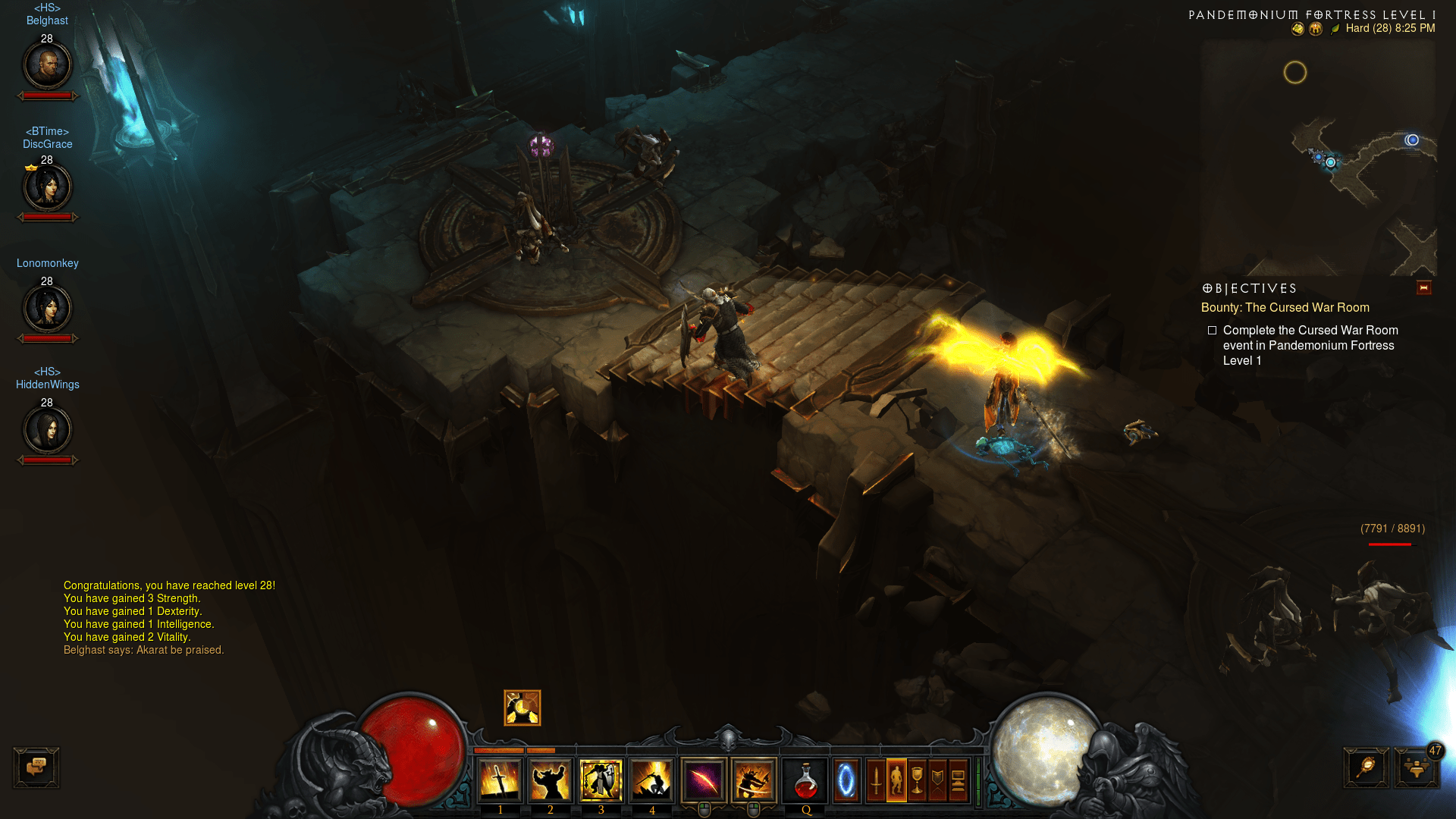Open the character Inventory button
Viewport: 1456px width, 819px height.
(896, 780)
